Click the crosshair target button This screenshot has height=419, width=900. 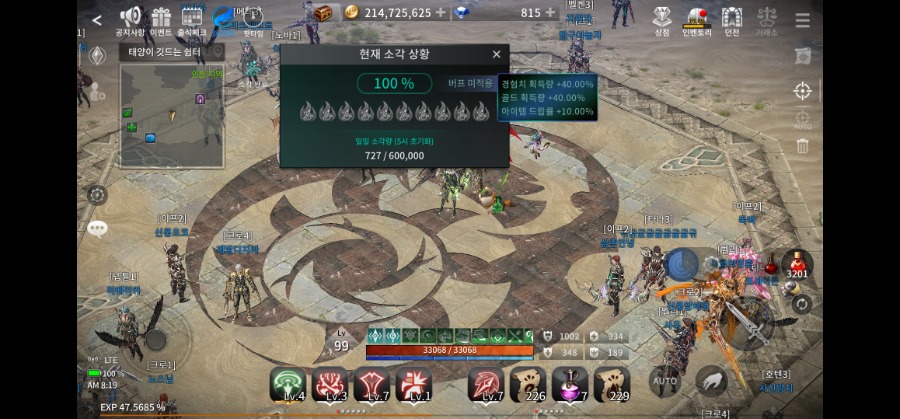[802, 92]
